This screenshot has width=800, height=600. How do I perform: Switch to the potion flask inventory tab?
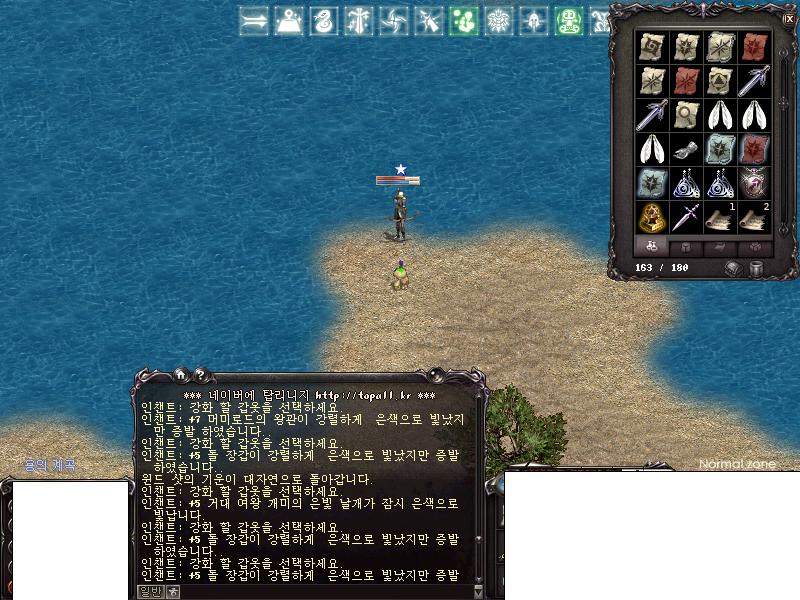coord(652,246)
